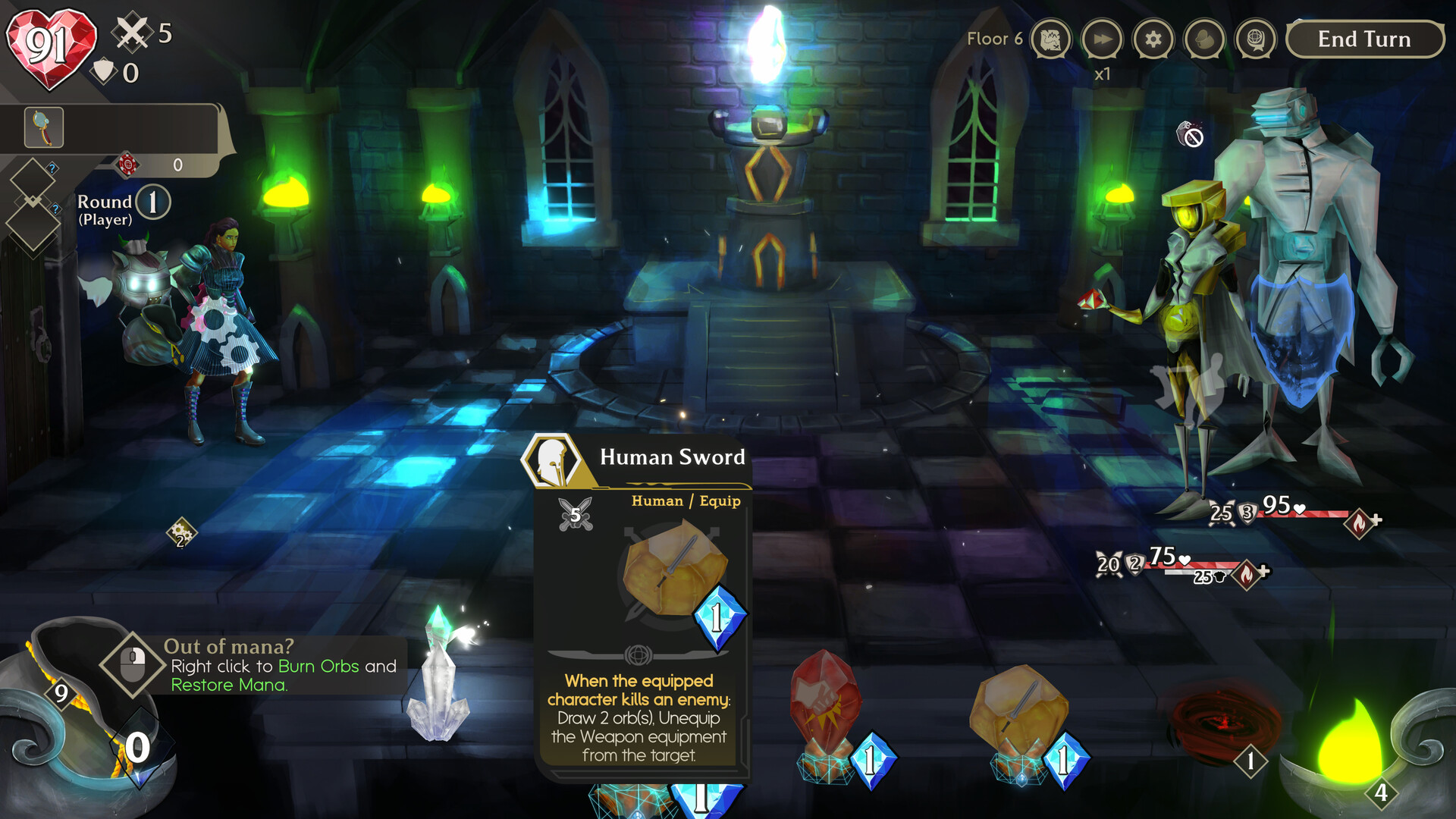
Task: Select the monocle trinket in the top-left slot
Action: 43,126
